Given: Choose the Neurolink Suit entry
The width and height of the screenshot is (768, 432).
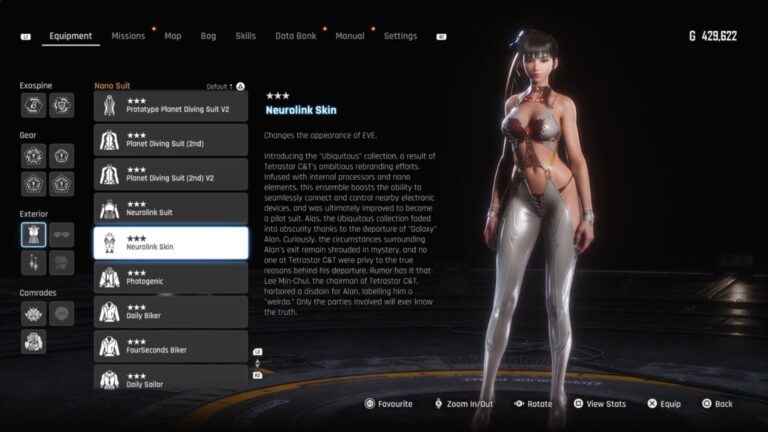Looking at the screenshot, I should coord(171,209).
